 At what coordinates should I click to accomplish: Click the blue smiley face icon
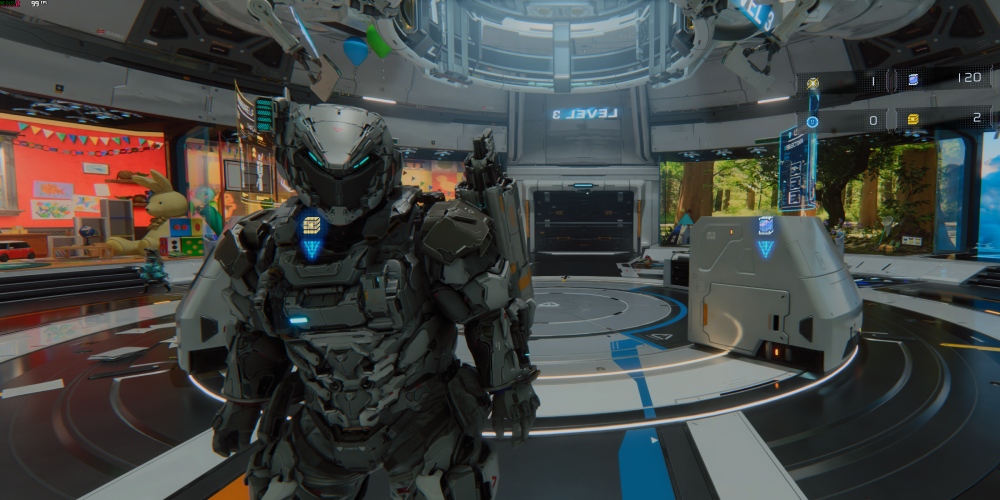[x=812, y=121]
